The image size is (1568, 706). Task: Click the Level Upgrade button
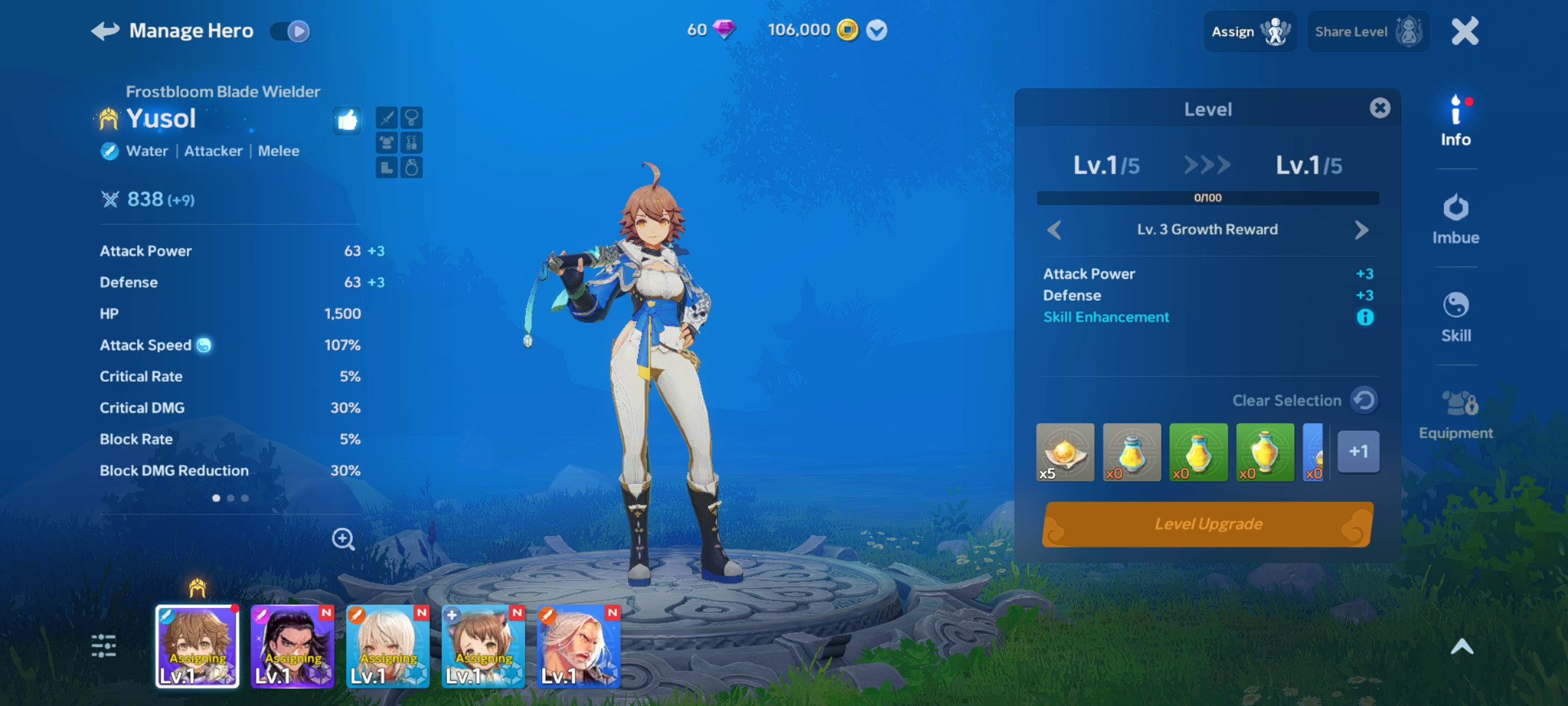1207,524
